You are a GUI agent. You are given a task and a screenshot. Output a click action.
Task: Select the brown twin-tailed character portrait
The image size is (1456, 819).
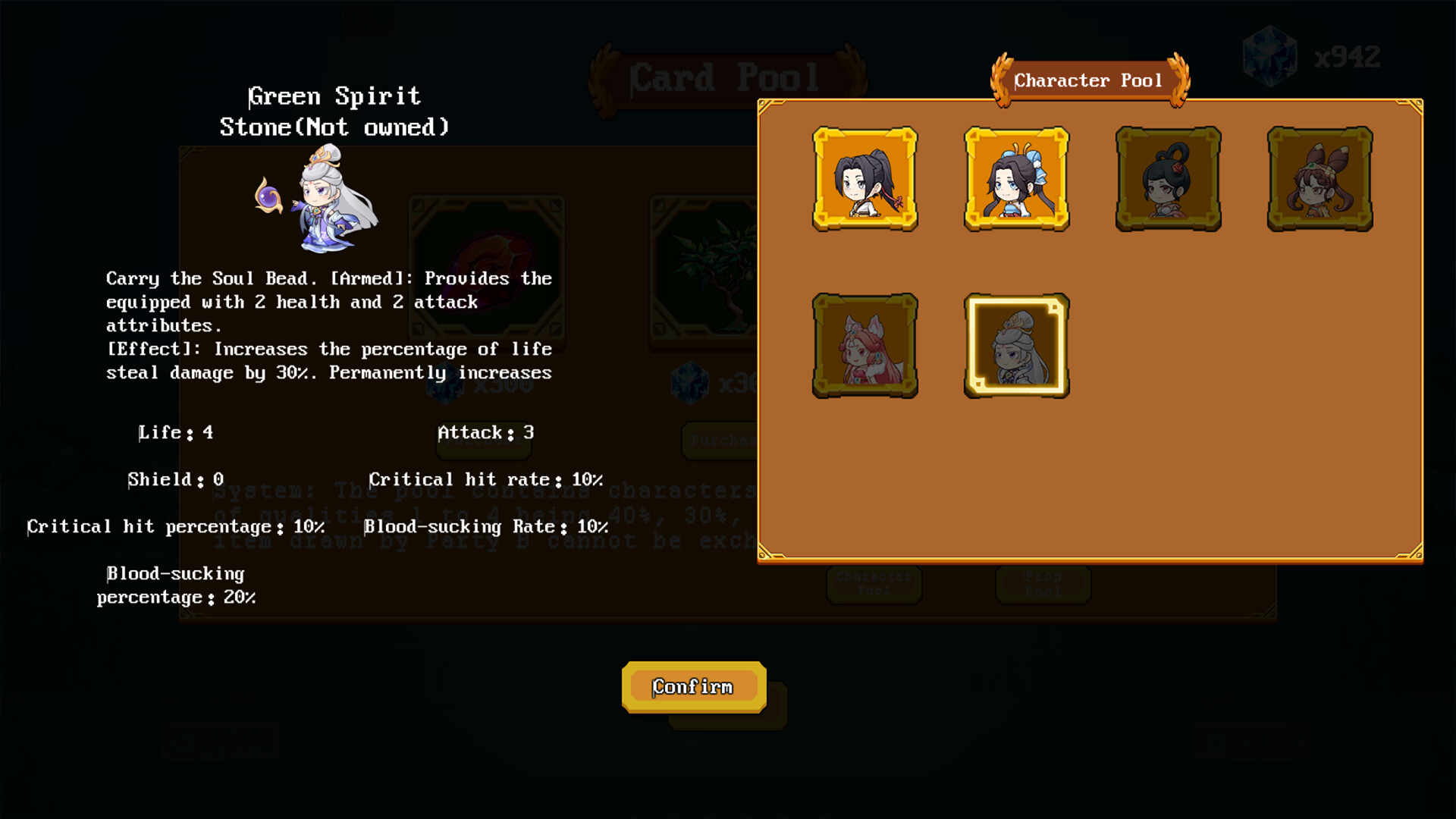pos(1319,178)
